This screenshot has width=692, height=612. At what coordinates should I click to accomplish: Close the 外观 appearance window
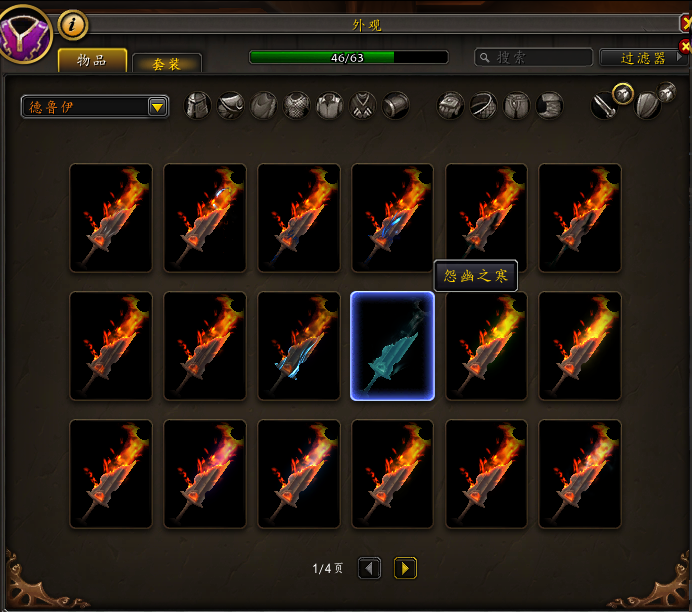[x=685, y=22]
